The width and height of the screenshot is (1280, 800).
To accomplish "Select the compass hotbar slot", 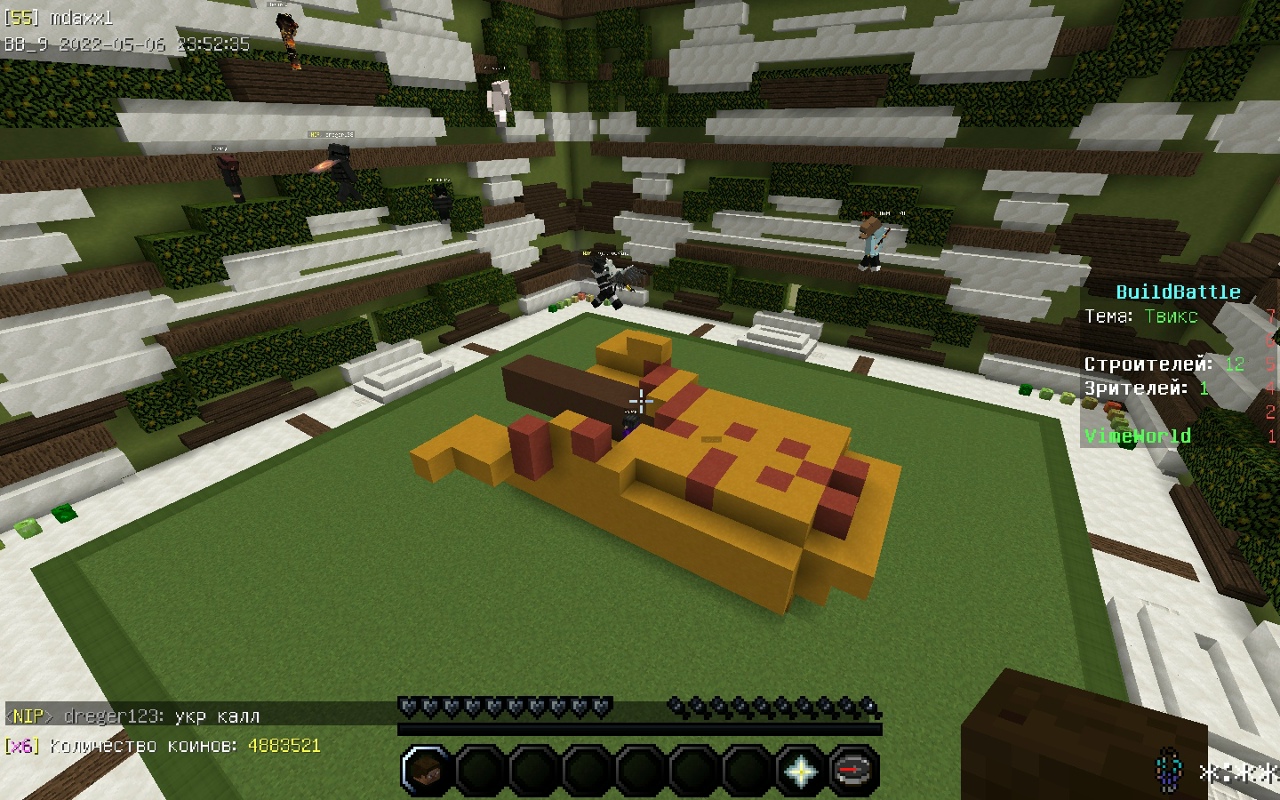I will 853,771.
